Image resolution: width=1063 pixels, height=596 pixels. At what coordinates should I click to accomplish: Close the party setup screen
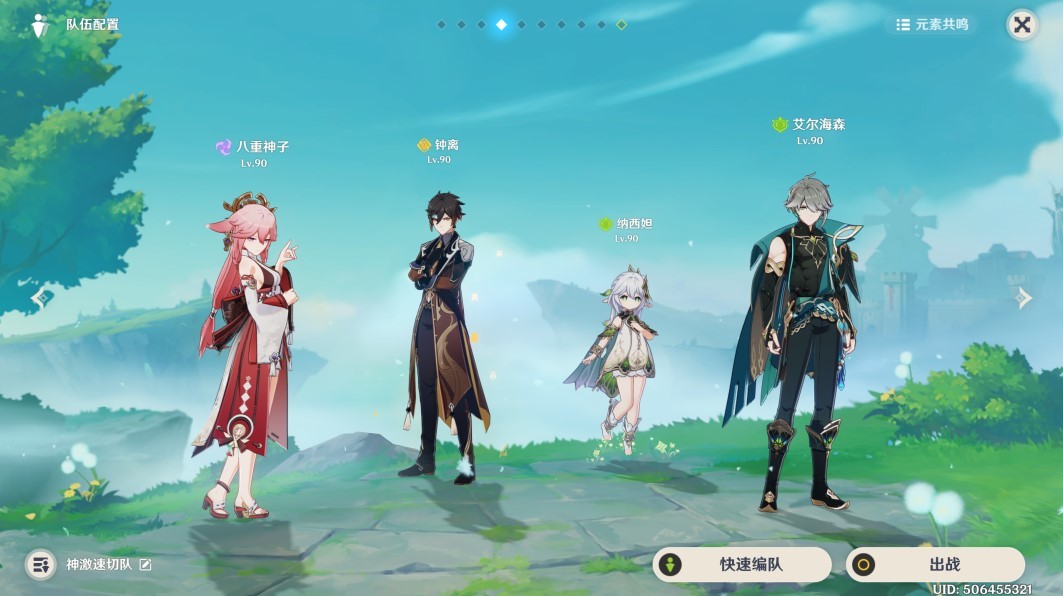pos(1021,25)
